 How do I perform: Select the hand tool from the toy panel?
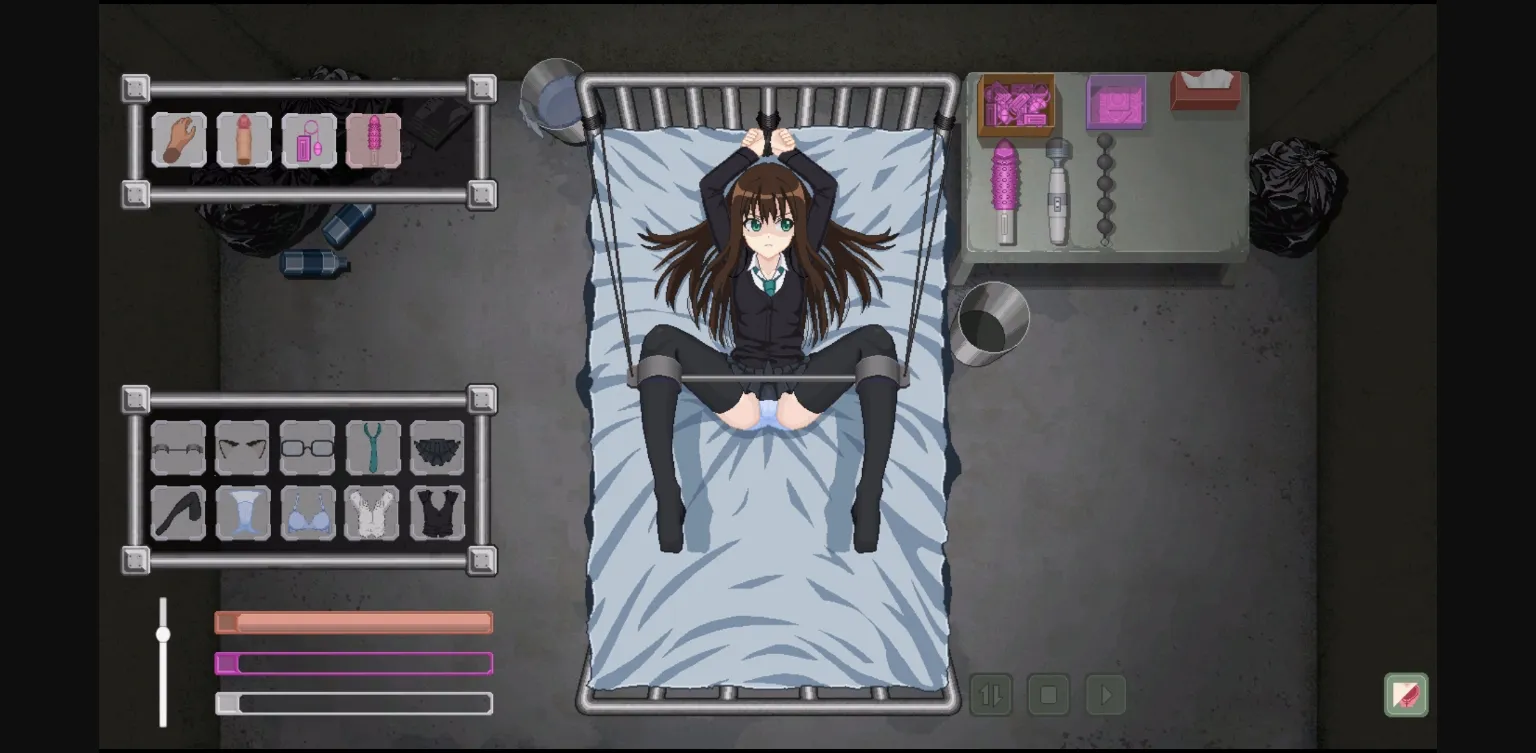178,140
